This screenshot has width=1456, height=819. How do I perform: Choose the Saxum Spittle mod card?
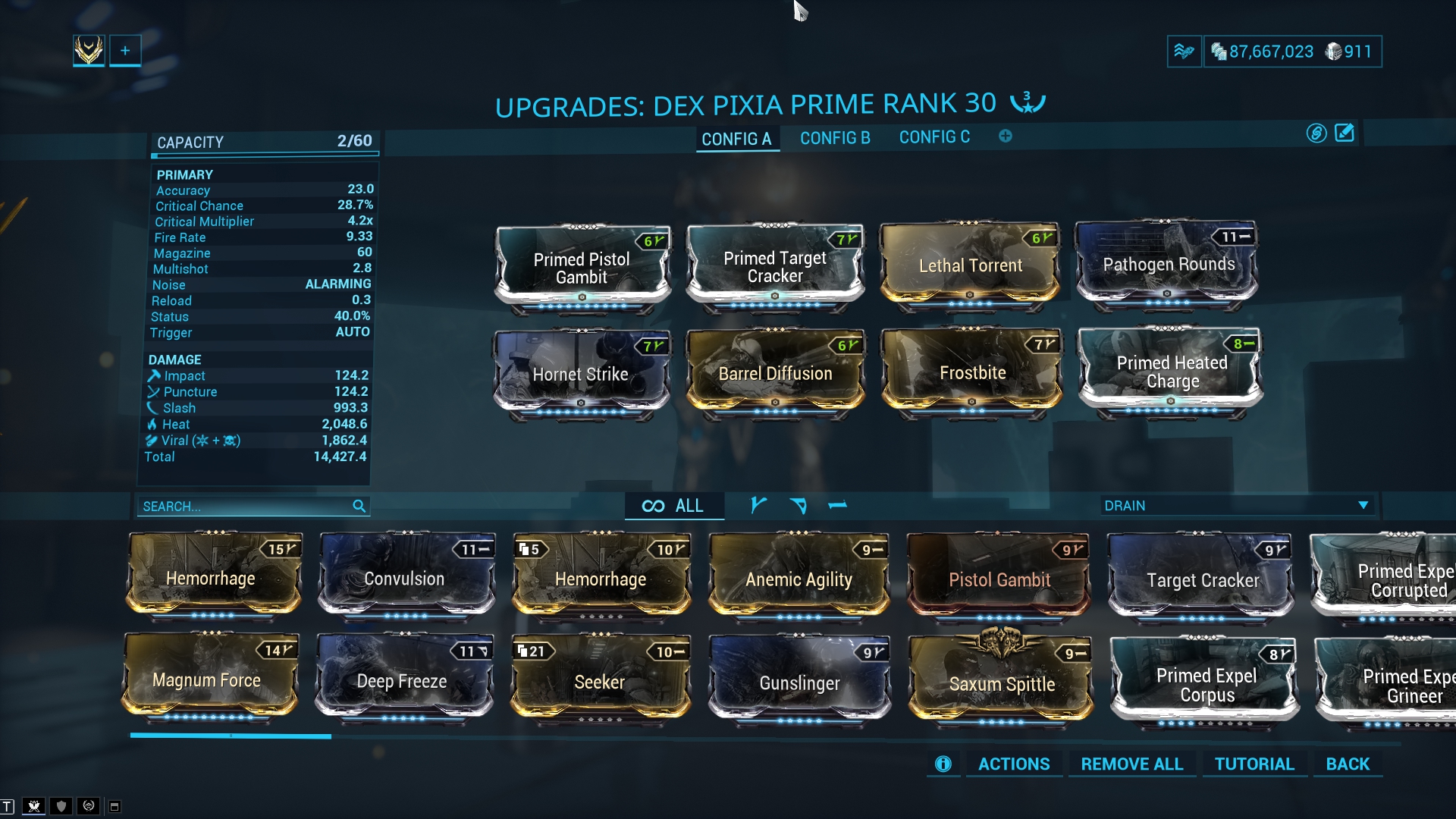pyautogui.click(x=1002, y=683)
